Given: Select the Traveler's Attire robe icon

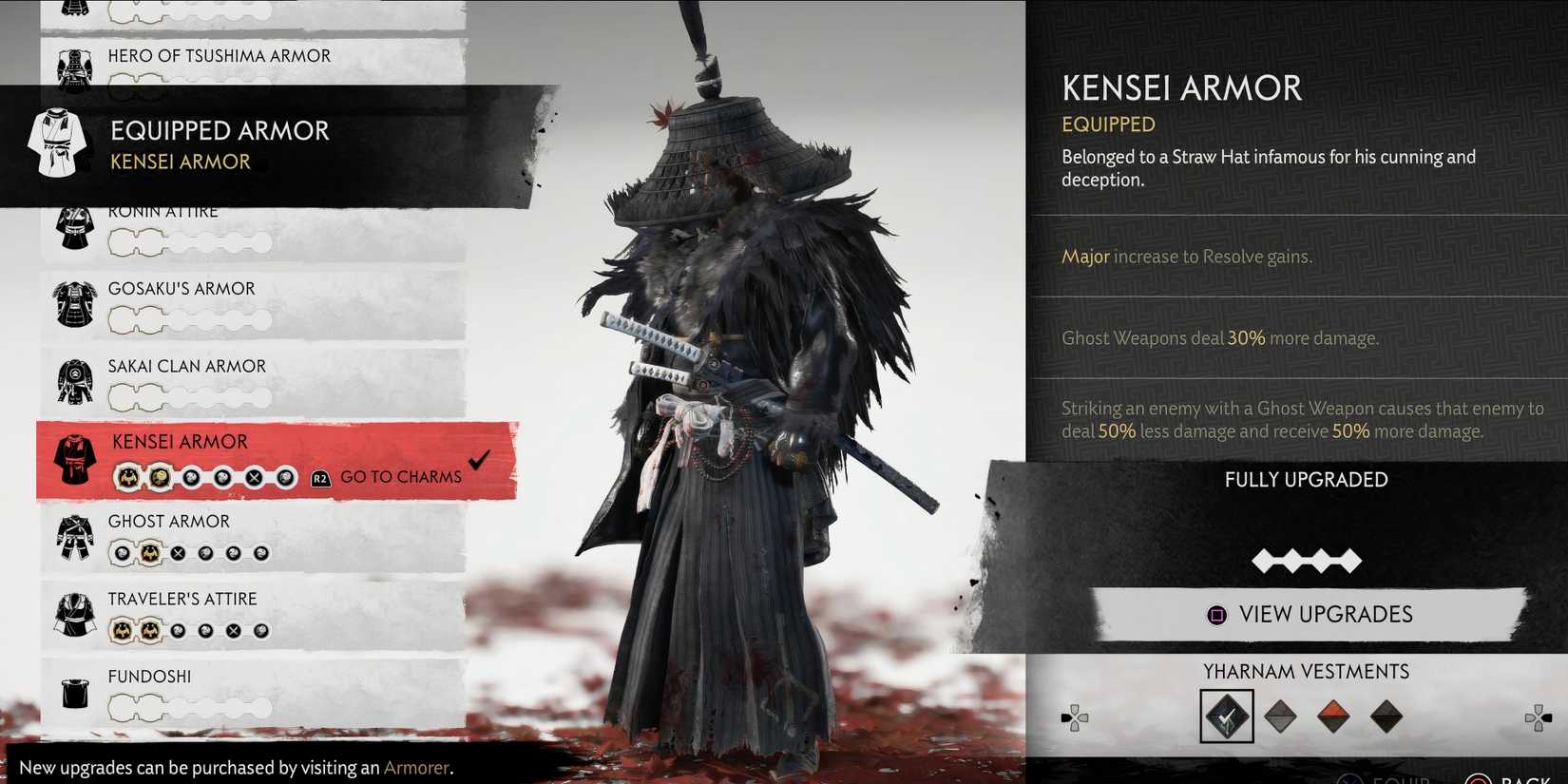Looking at the screenshot, I should click(74, 614).
